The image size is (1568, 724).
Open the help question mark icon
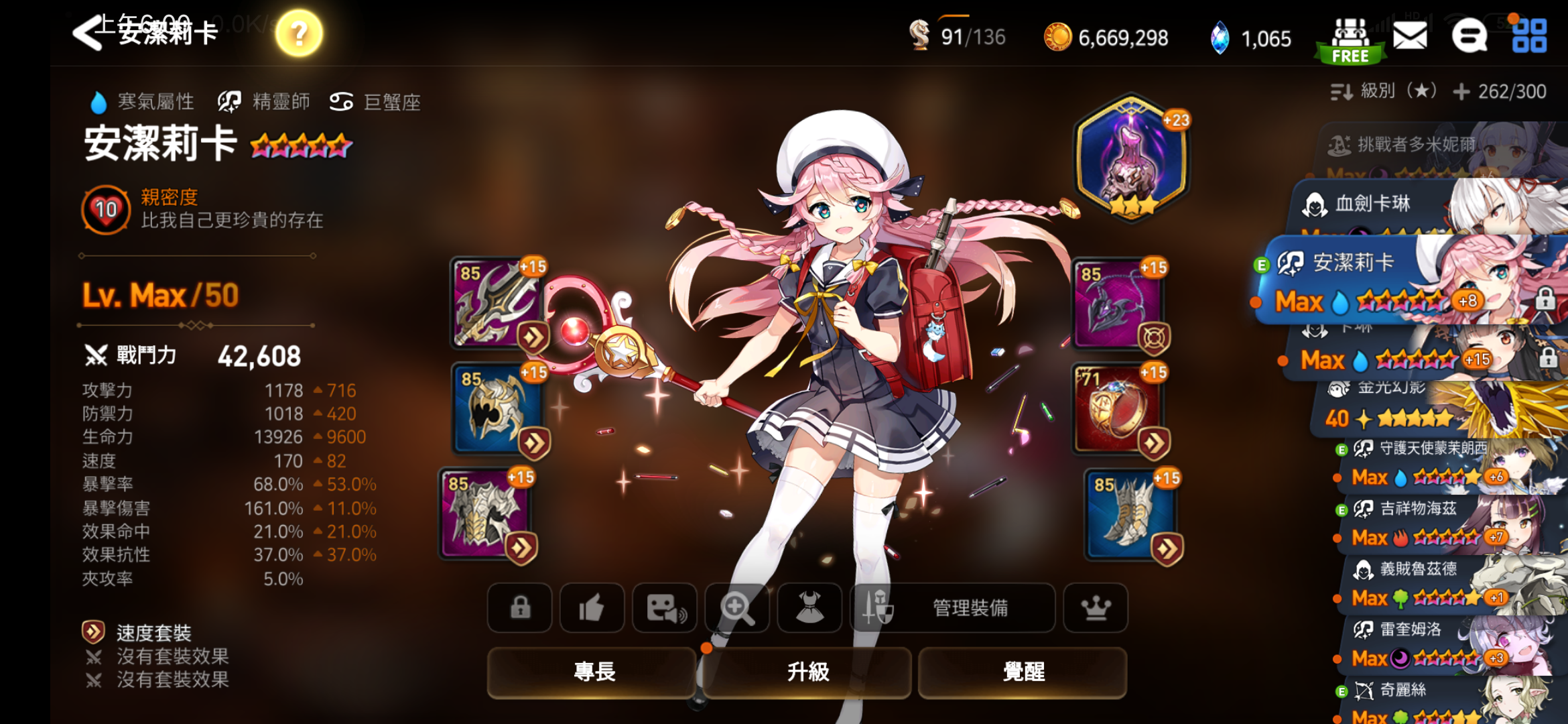tap(298, 32)
